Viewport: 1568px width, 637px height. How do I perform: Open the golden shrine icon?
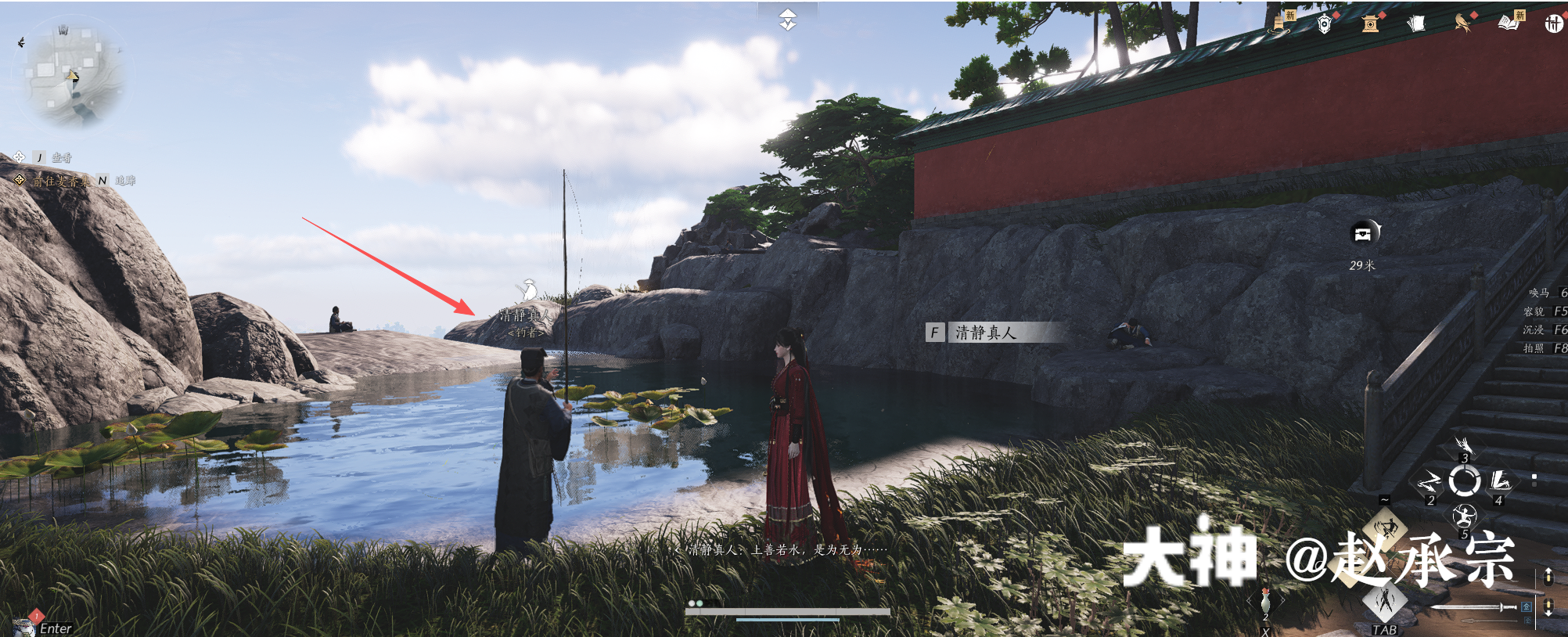[1369, 24]
